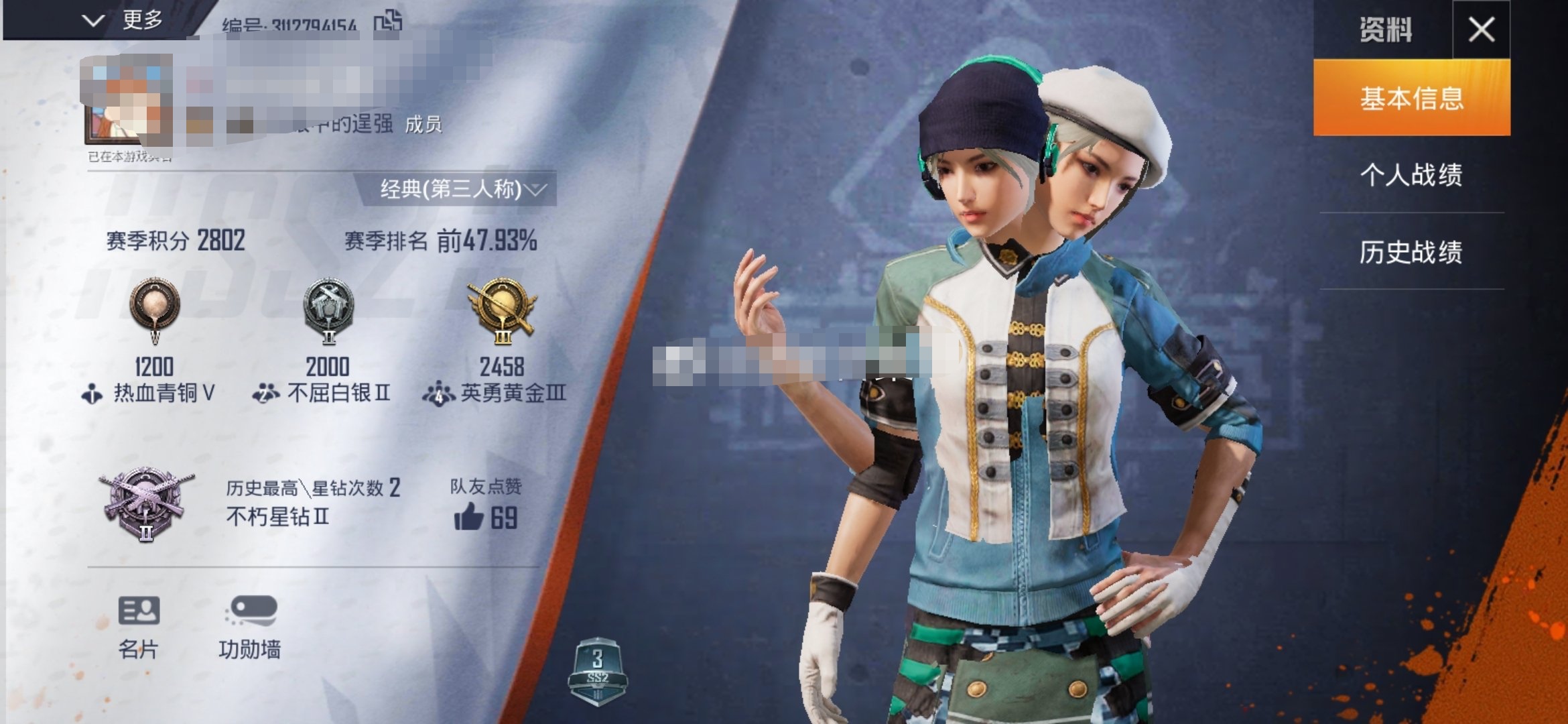Click the blurred player avatar
This screenshot has height=724, width=1568.
coord(127,101)
